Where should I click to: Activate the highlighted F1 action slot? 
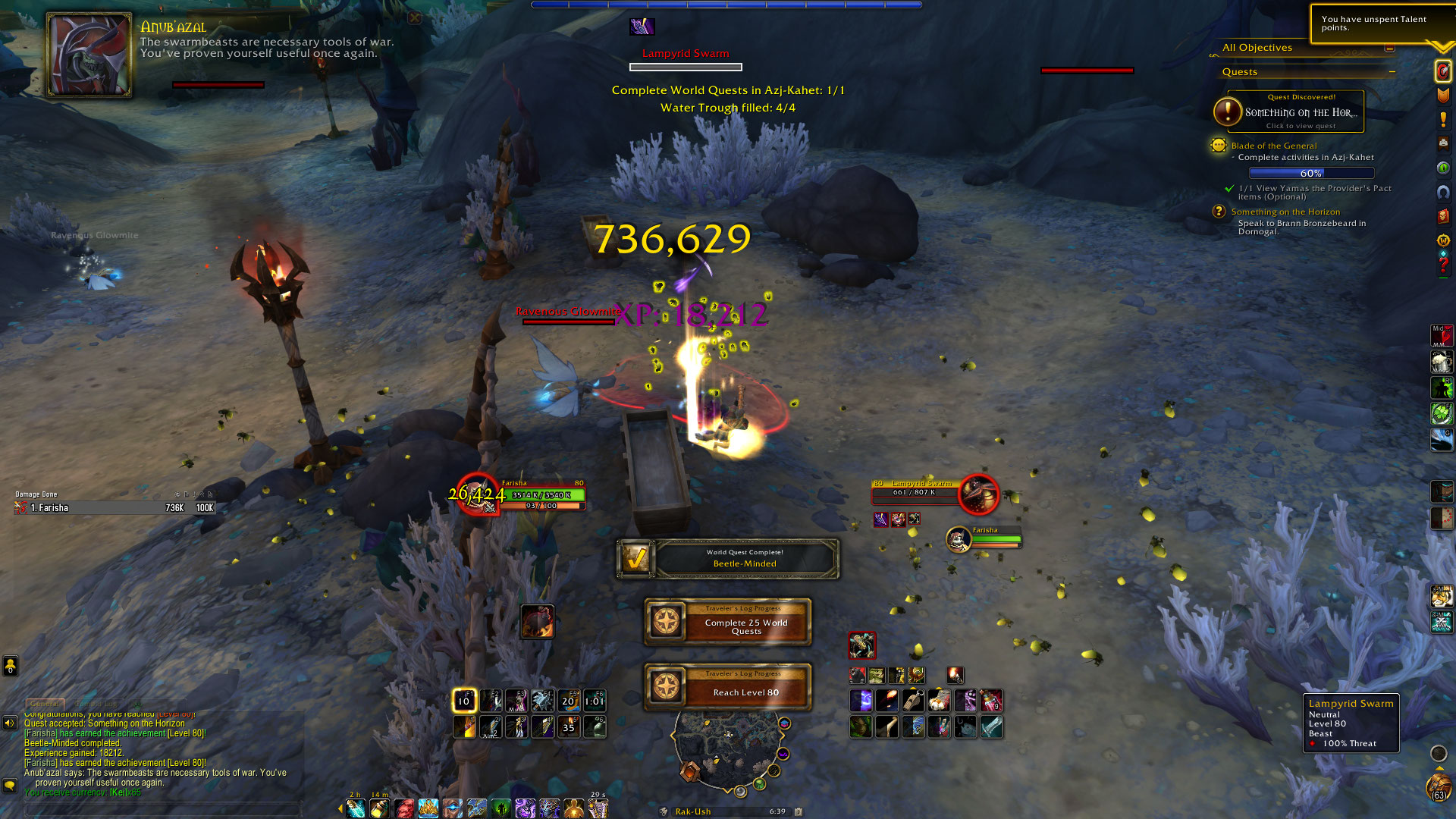click(x=464, y=701)
